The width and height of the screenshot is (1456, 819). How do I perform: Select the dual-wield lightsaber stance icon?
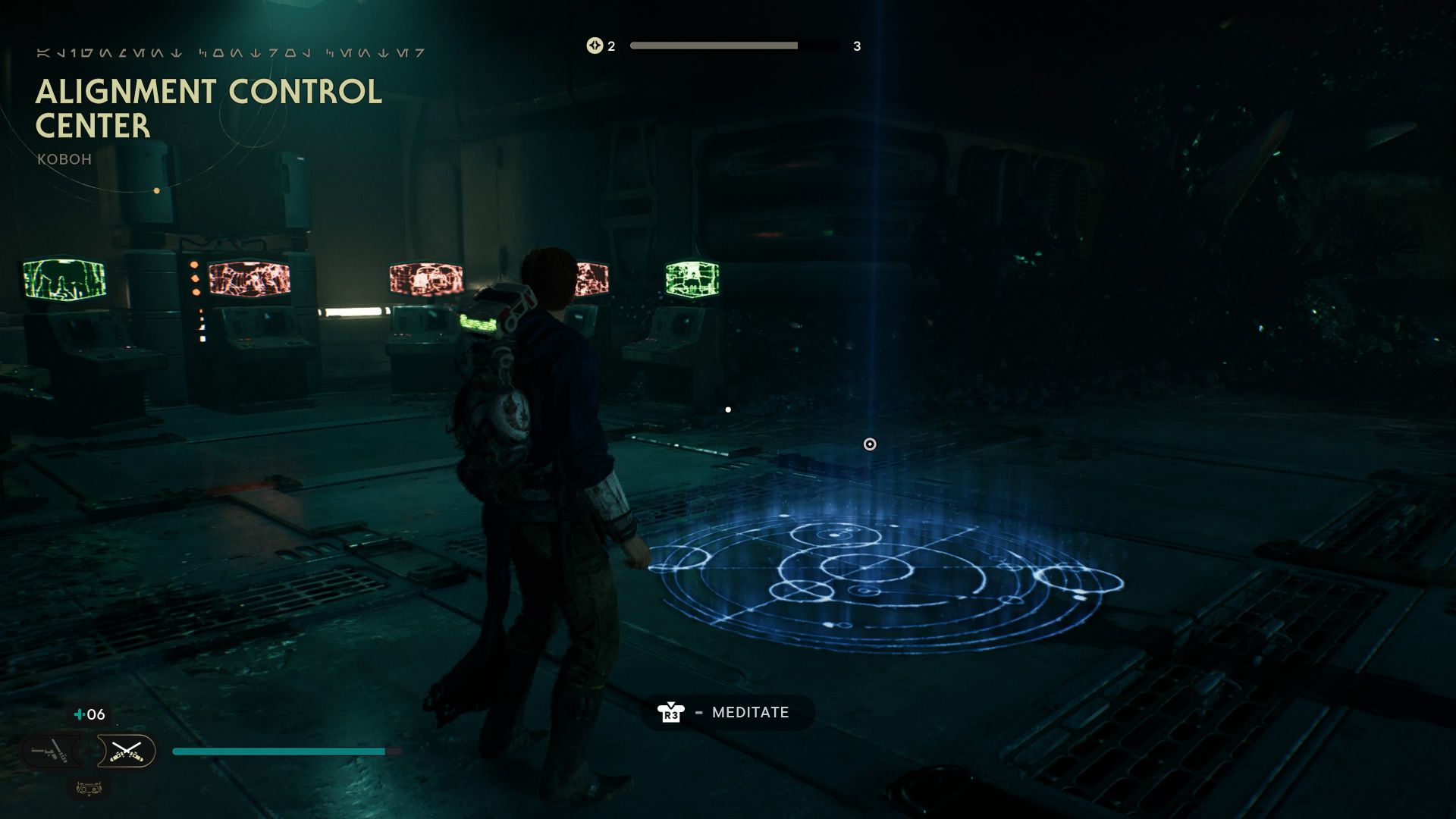click(127, 751)
